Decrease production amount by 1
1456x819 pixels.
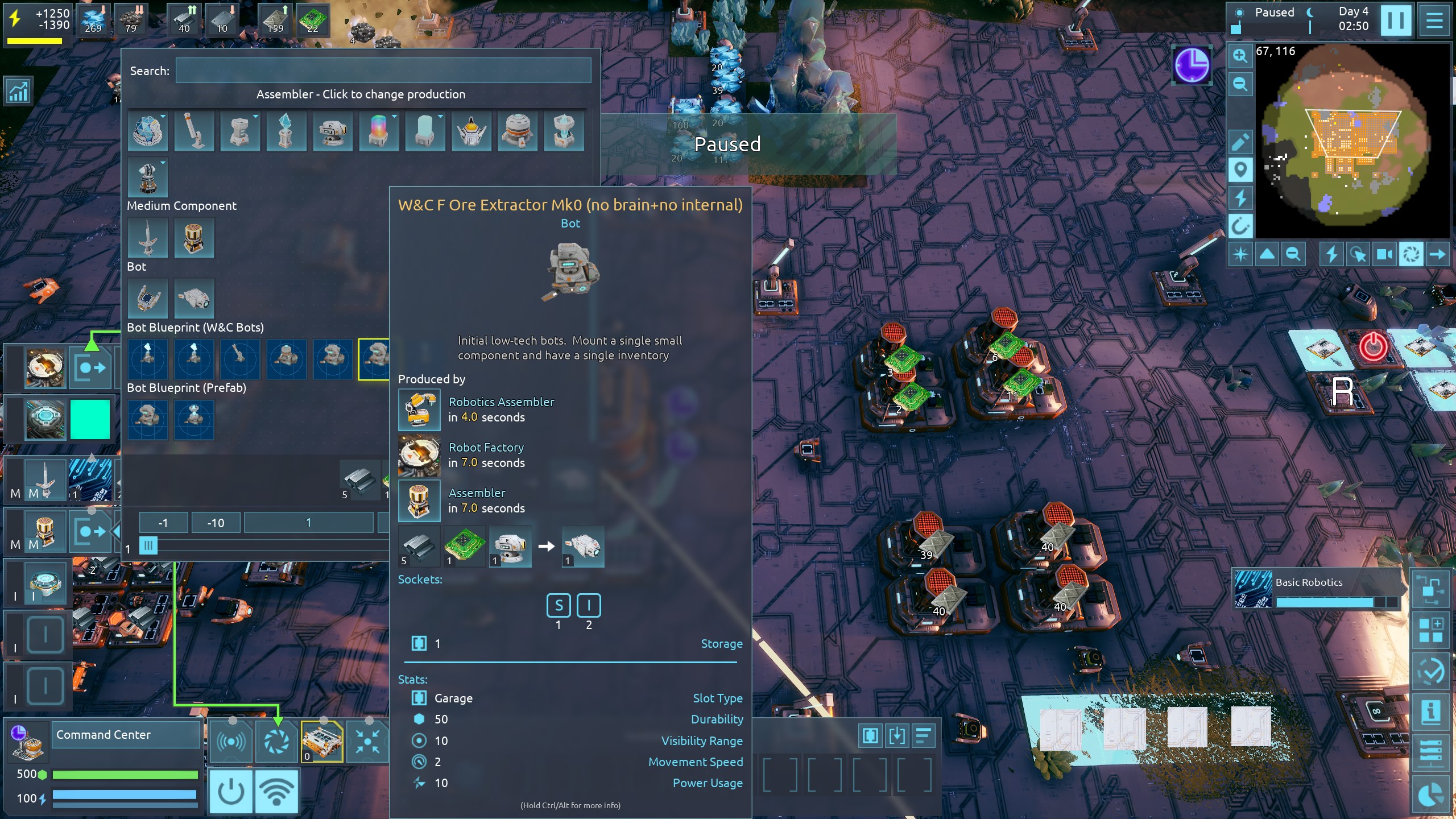pos(163,523)
